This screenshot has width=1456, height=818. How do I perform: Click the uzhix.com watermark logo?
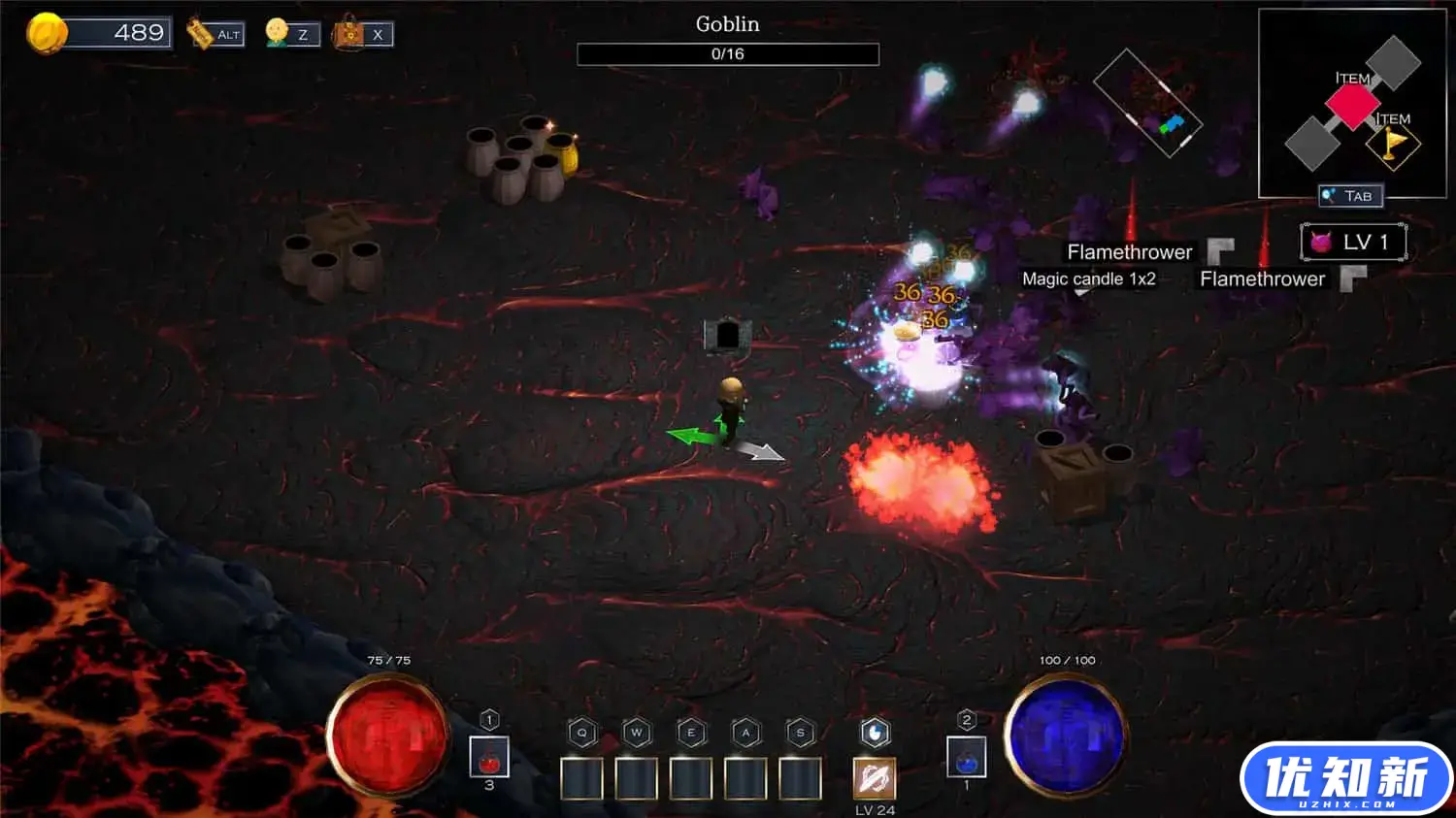(1345, 779)
